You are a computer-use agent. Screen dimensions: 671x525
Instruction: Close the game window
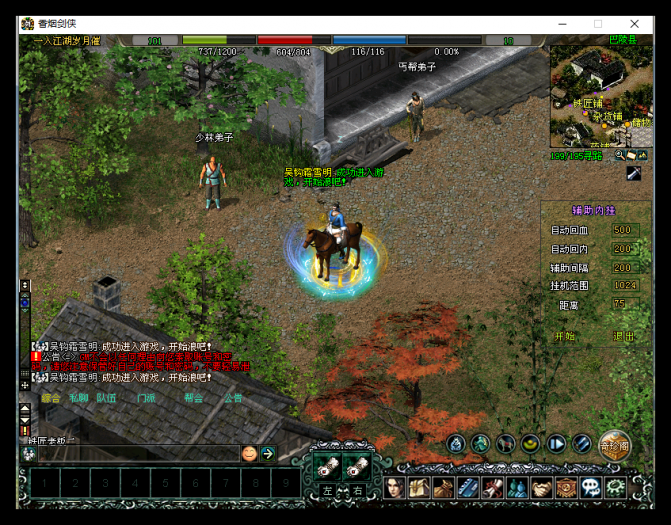click(x=634, y=24)
